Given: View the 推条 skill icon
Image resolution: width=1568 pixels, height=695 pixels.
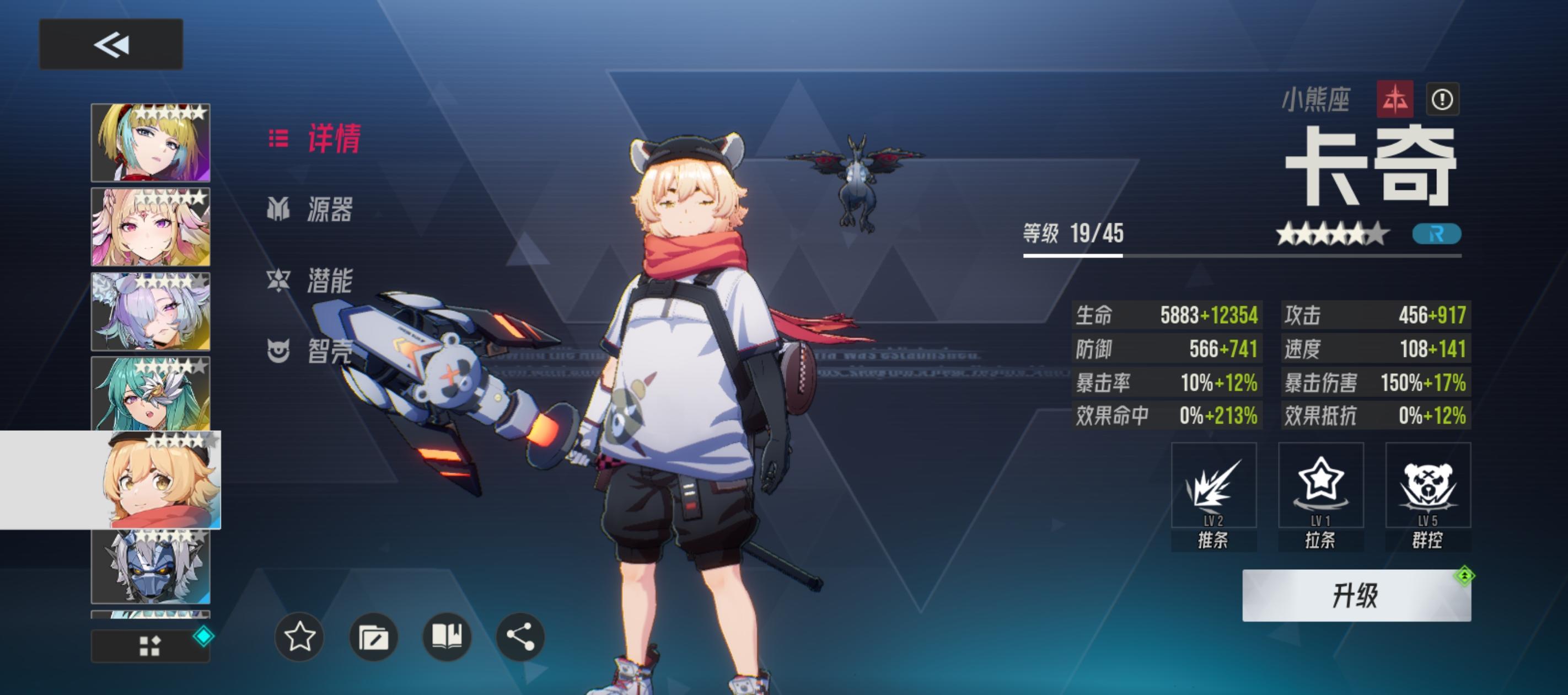Looking at the screenshot, I should point(1213,485).
